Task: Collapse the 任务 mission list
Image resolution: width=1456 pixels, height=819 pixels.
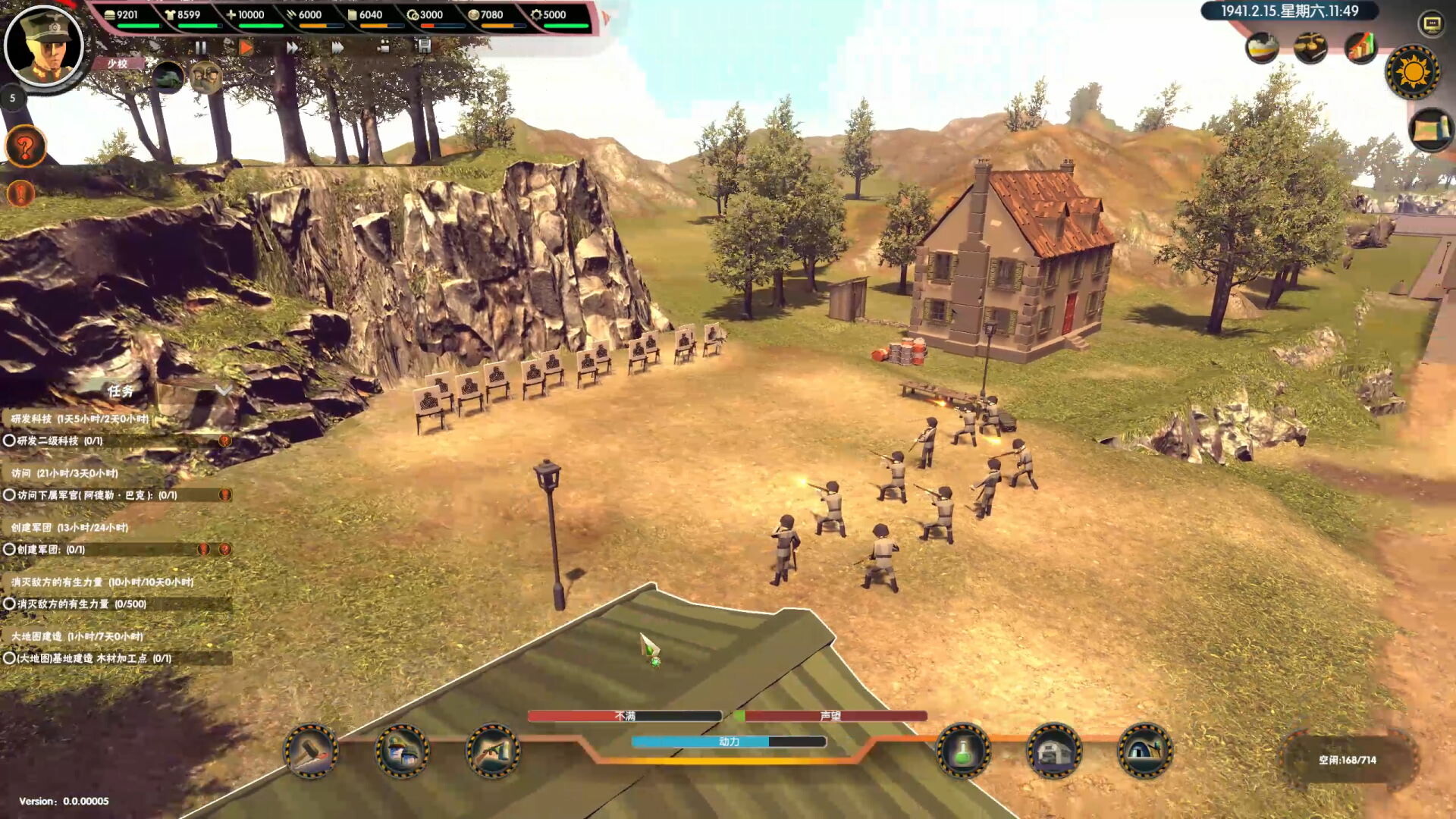Action: tap(223, 390)
